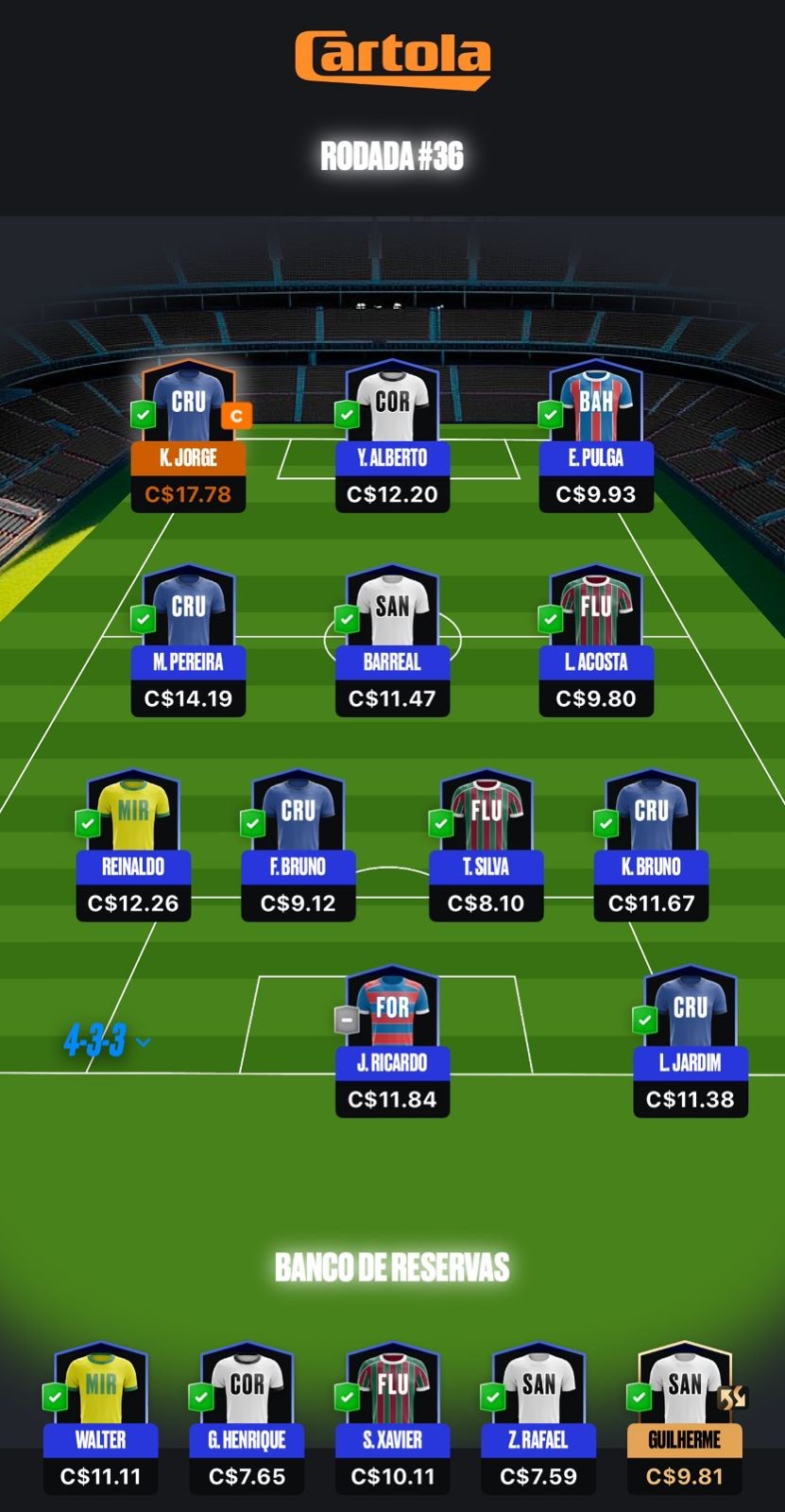The width and height of the screenshot is (785, 1512).
Task: Pick the Barreal player card
Action: point(392,642)
